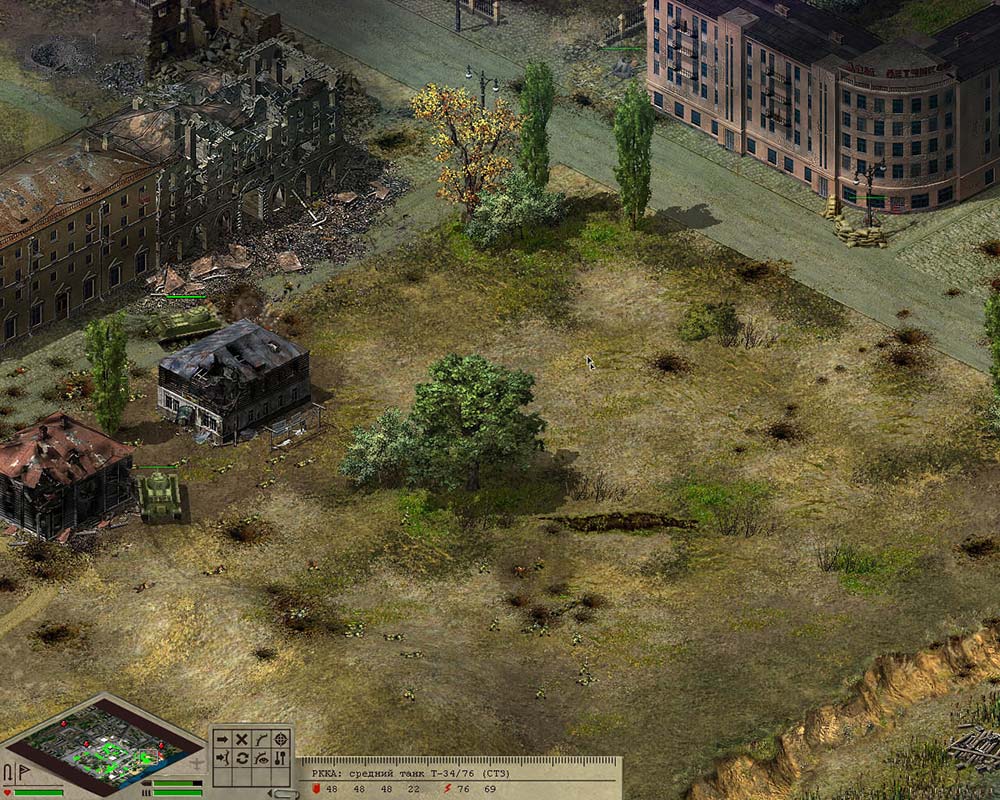Viewport: 1000px width, 800px height.
Task: Choose the eye observation command icon
Action: [x=261, y=759]
